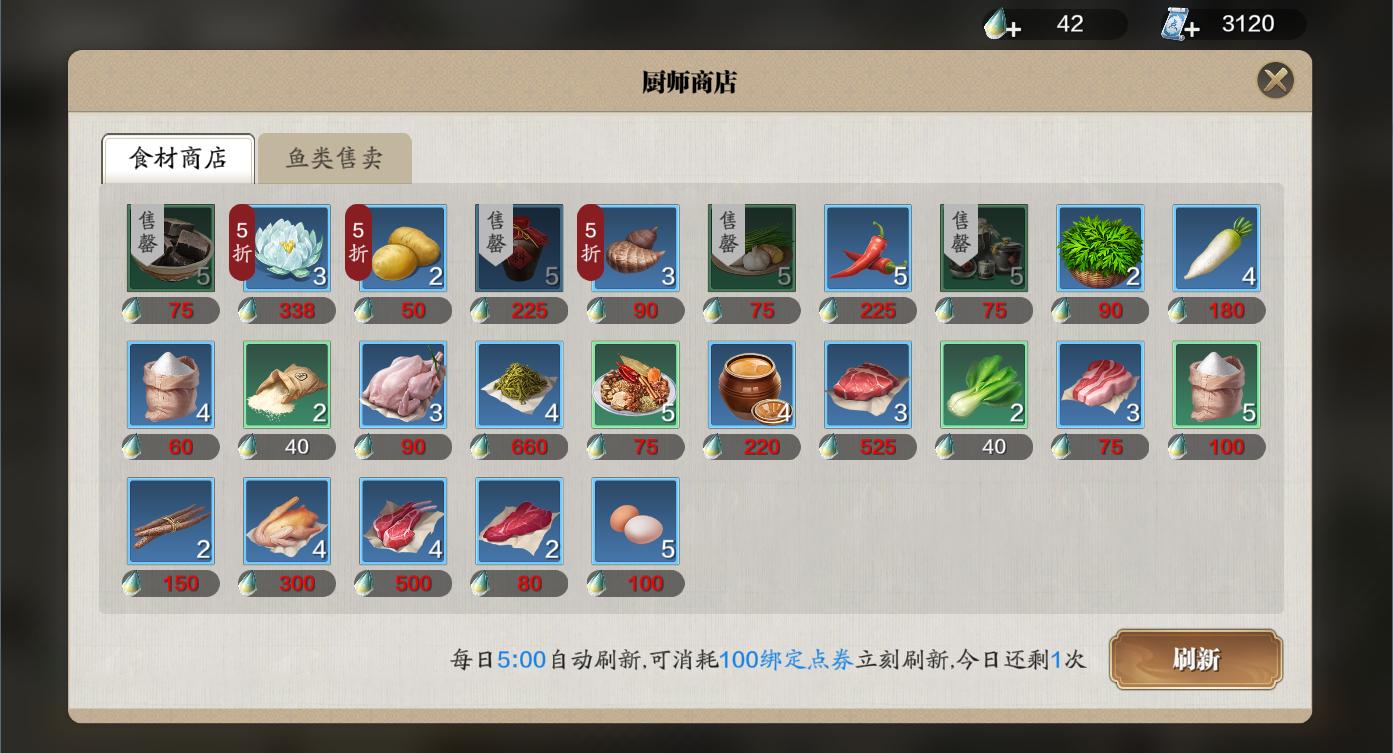This screenshot has height=753, width=1393.
Task: Select the raw chicken ingredient icon
Action: (402, 384)
